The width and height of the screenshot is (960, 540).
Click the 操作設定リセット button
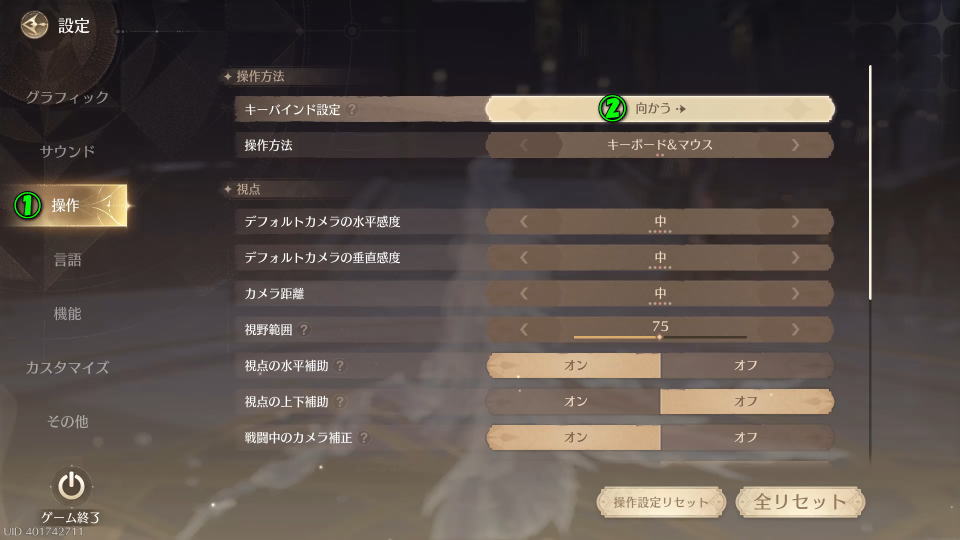coord(661,502)
